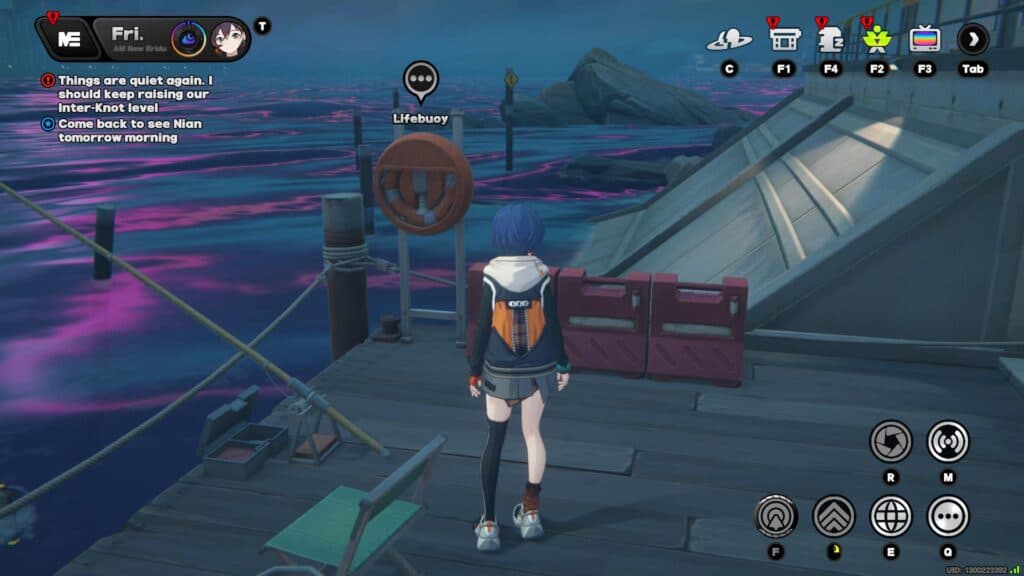Activate the upward arrow interact button
This screenshot has width=1024, height=576.
coord(775,516)
